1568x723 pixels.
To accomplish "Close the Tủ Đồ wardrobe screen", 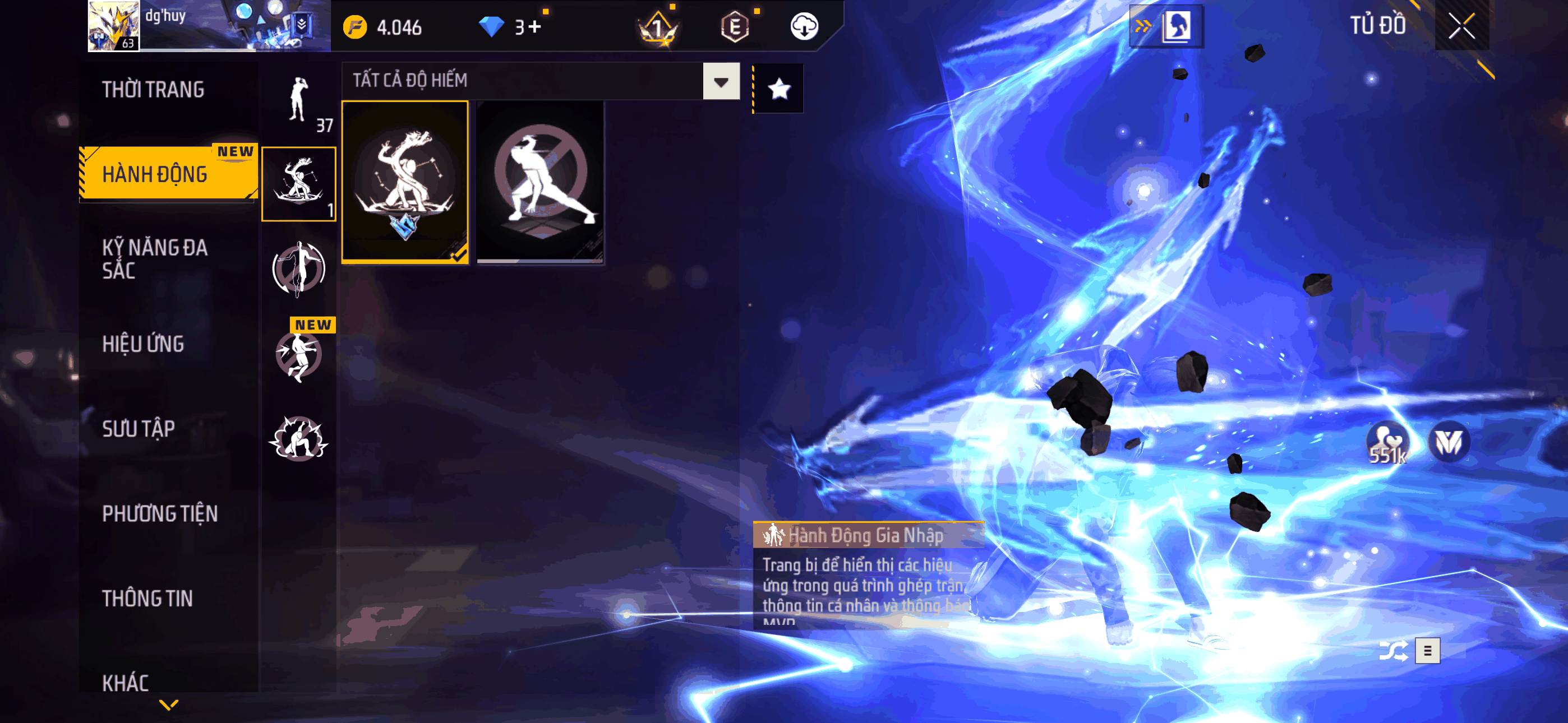I will (x=1461, y=26).
